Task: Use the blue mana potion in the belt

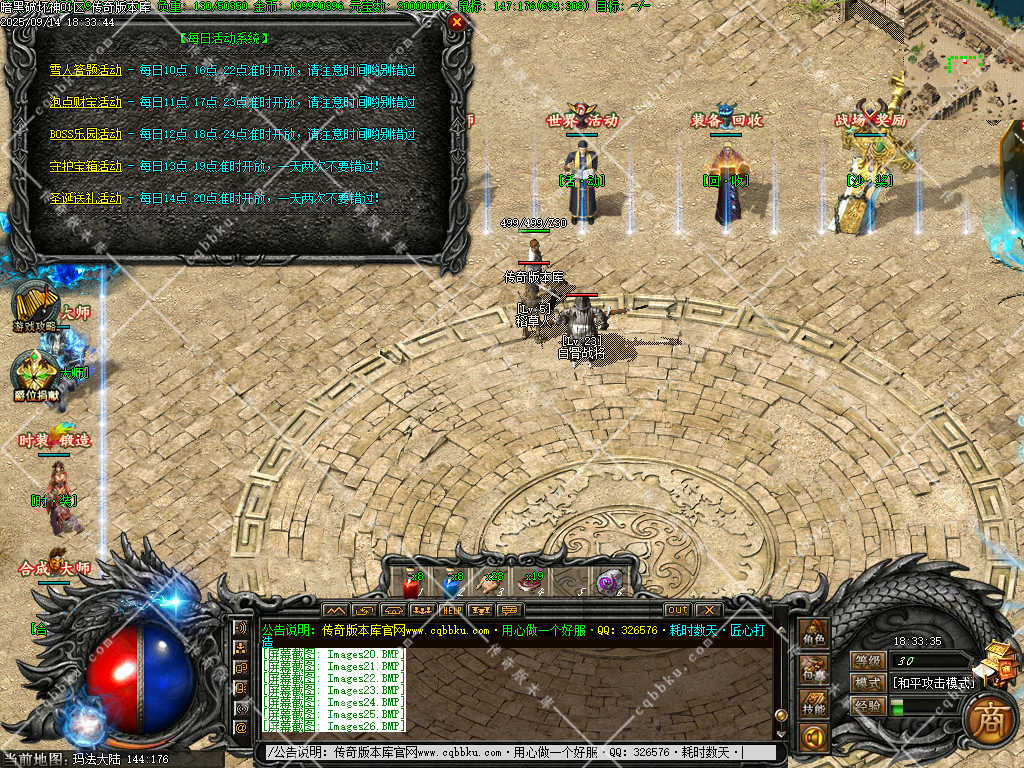Action: [451, 584]
